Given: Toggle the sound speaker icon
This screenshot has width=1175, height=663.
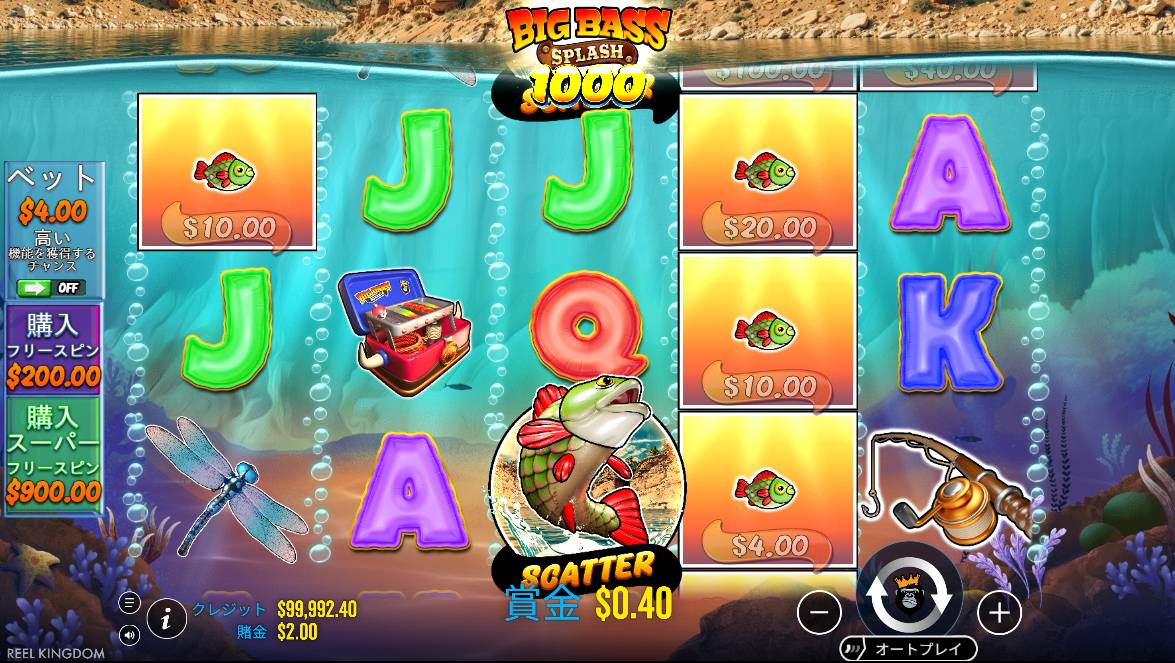Looking at the screenshot, I should tap(130, 634).
